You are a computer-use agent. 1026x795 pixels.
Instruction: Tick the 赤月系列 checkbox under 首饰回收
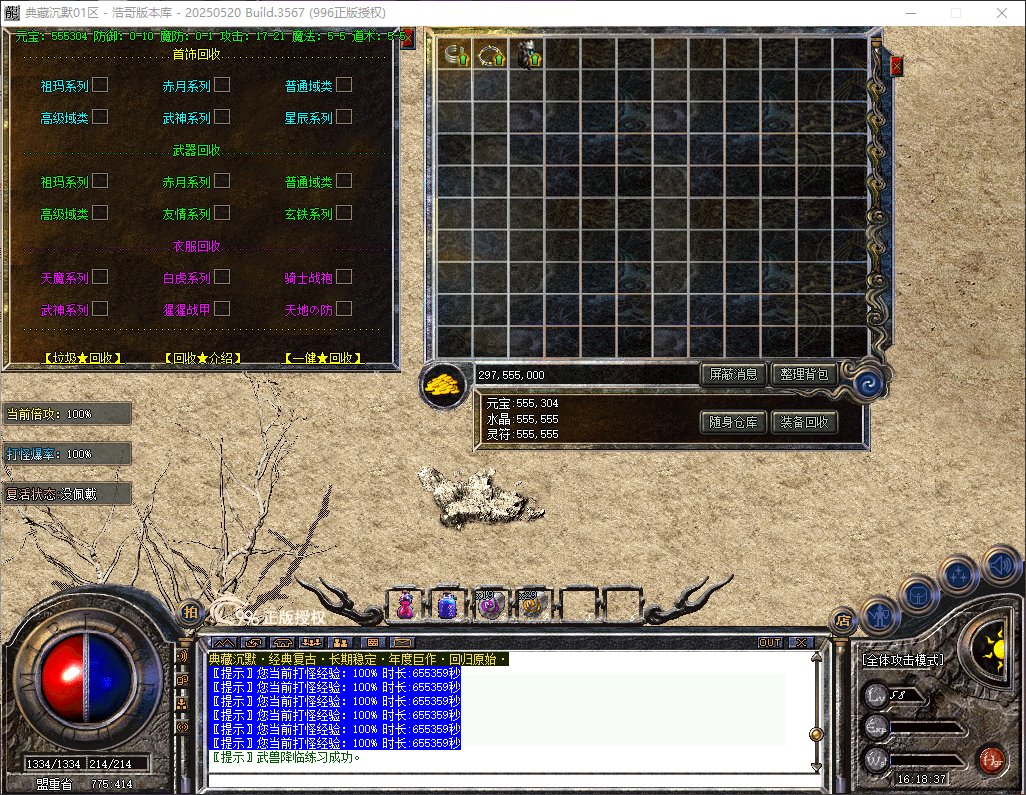pos(222,85)
